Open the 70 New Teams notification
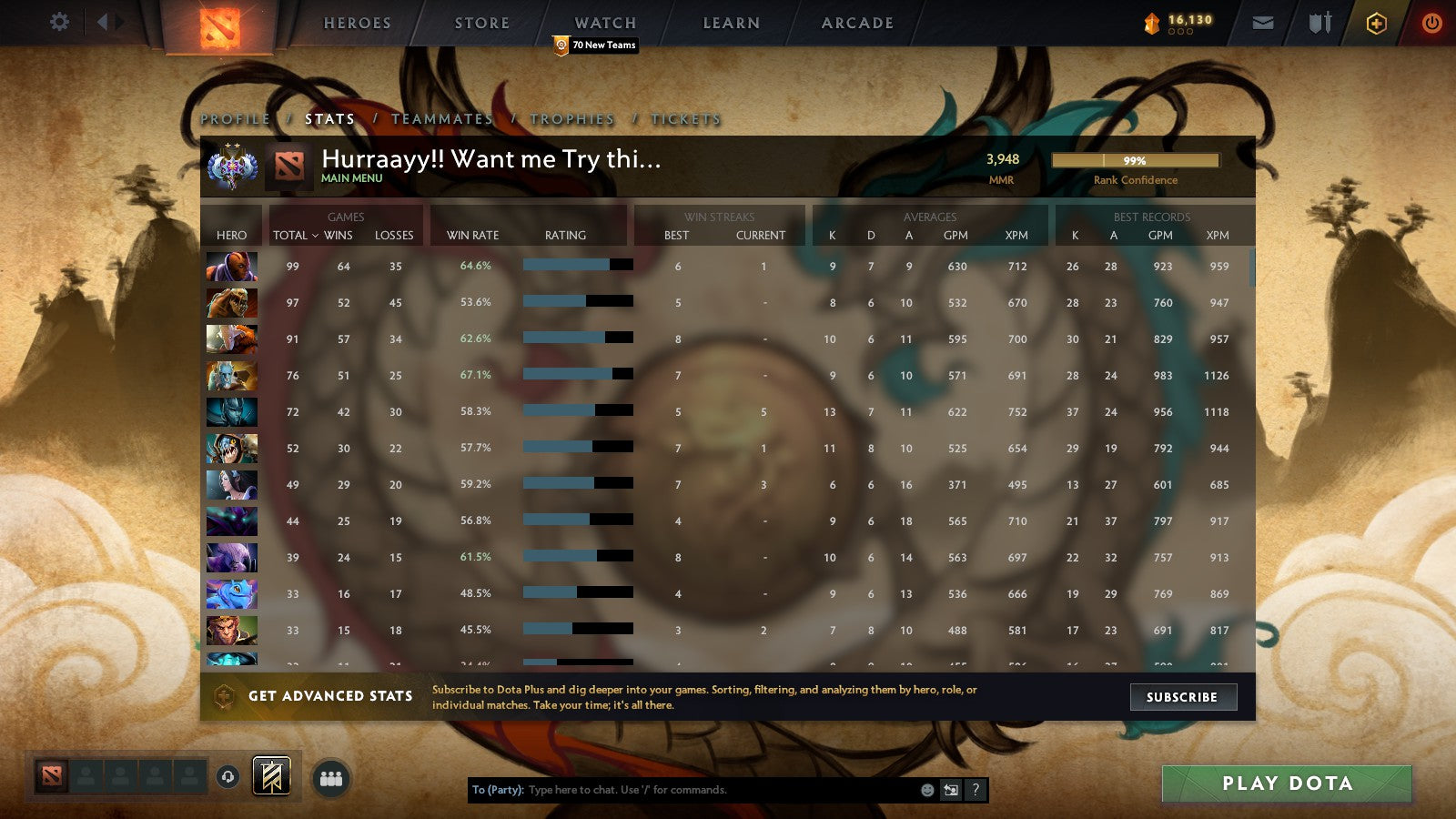1456x819 pixels. click(596, 45)
